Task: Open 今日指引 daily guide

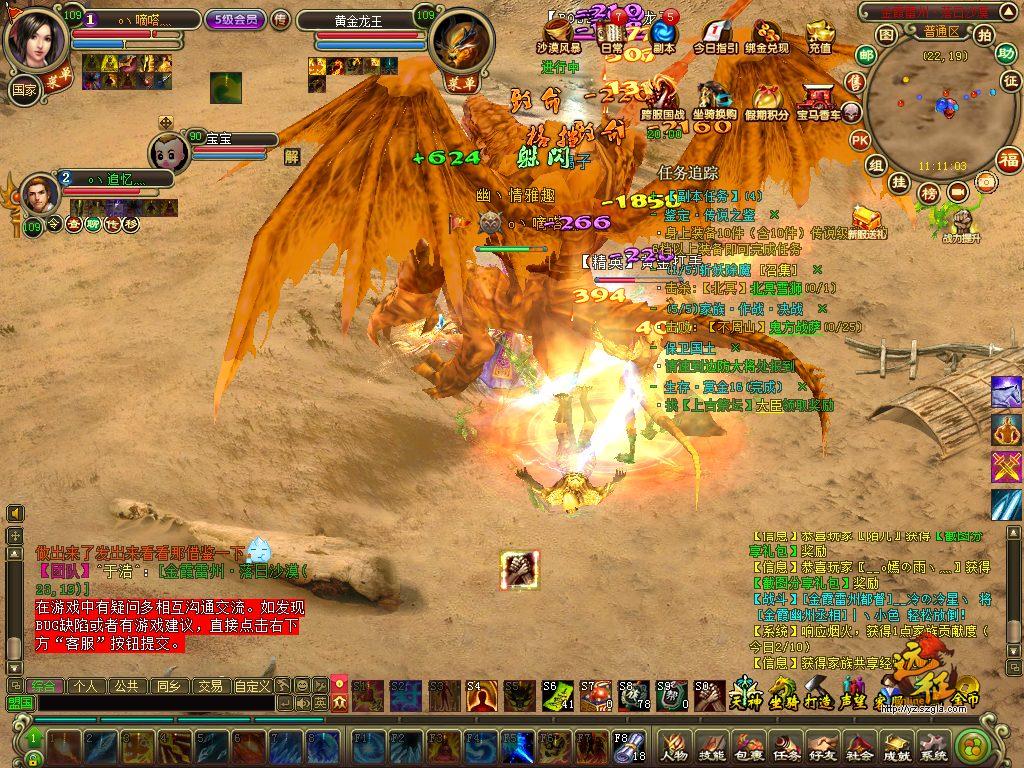Action: point(715,37)
